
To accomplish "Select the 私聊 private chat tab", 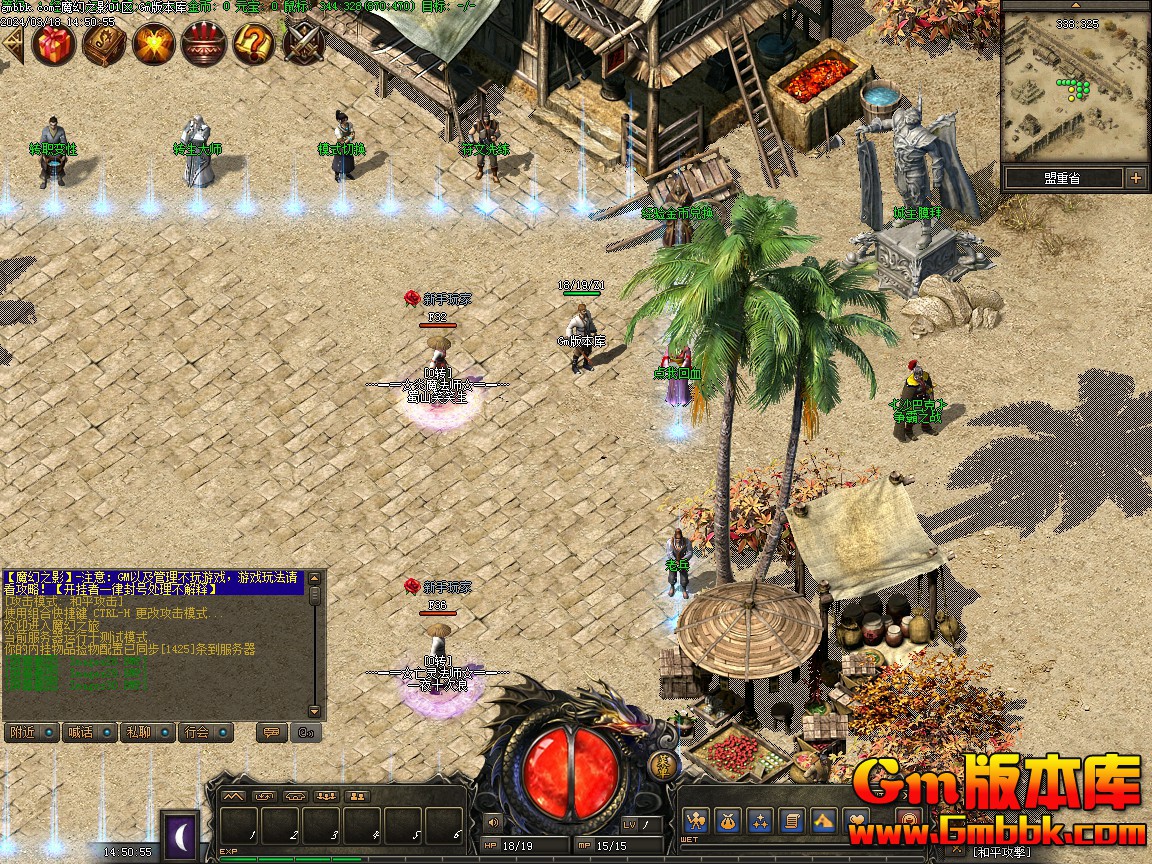I will point(148,732).
